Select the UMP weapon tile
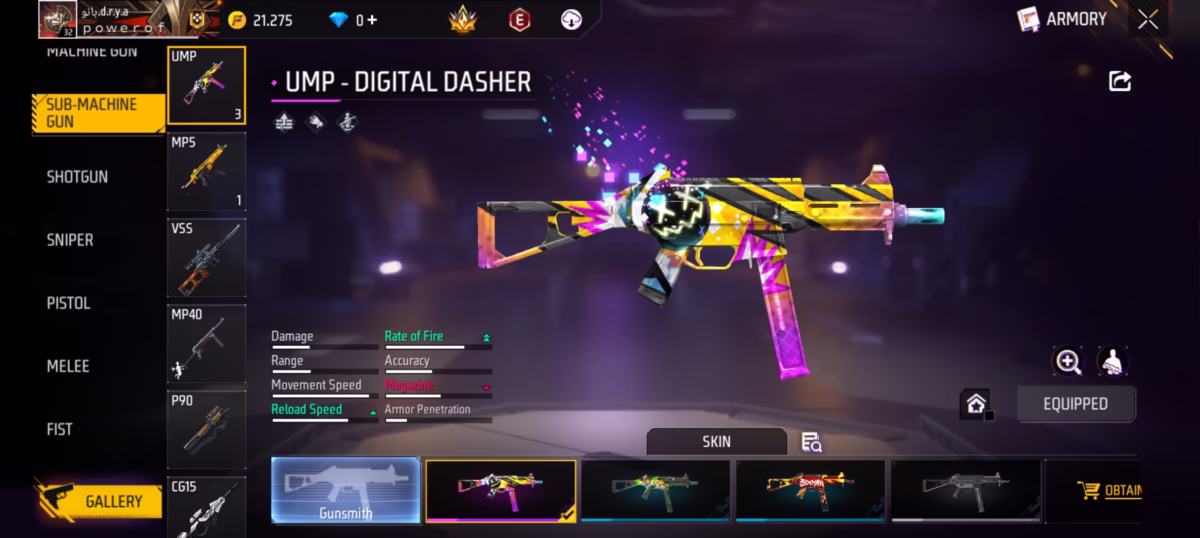This screenshot has width=1200, height=538. click(x=206, y=85)
